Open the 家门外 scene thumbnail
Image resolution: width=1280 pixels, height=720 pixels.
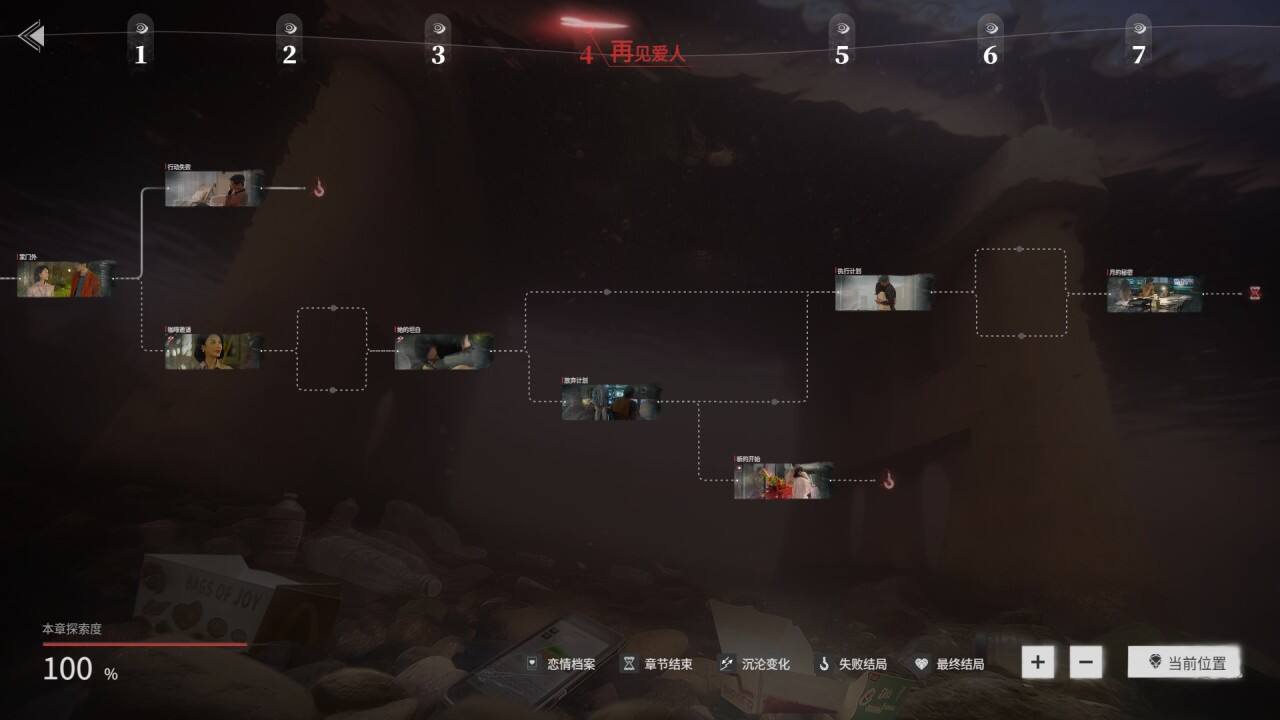point(66,280)
